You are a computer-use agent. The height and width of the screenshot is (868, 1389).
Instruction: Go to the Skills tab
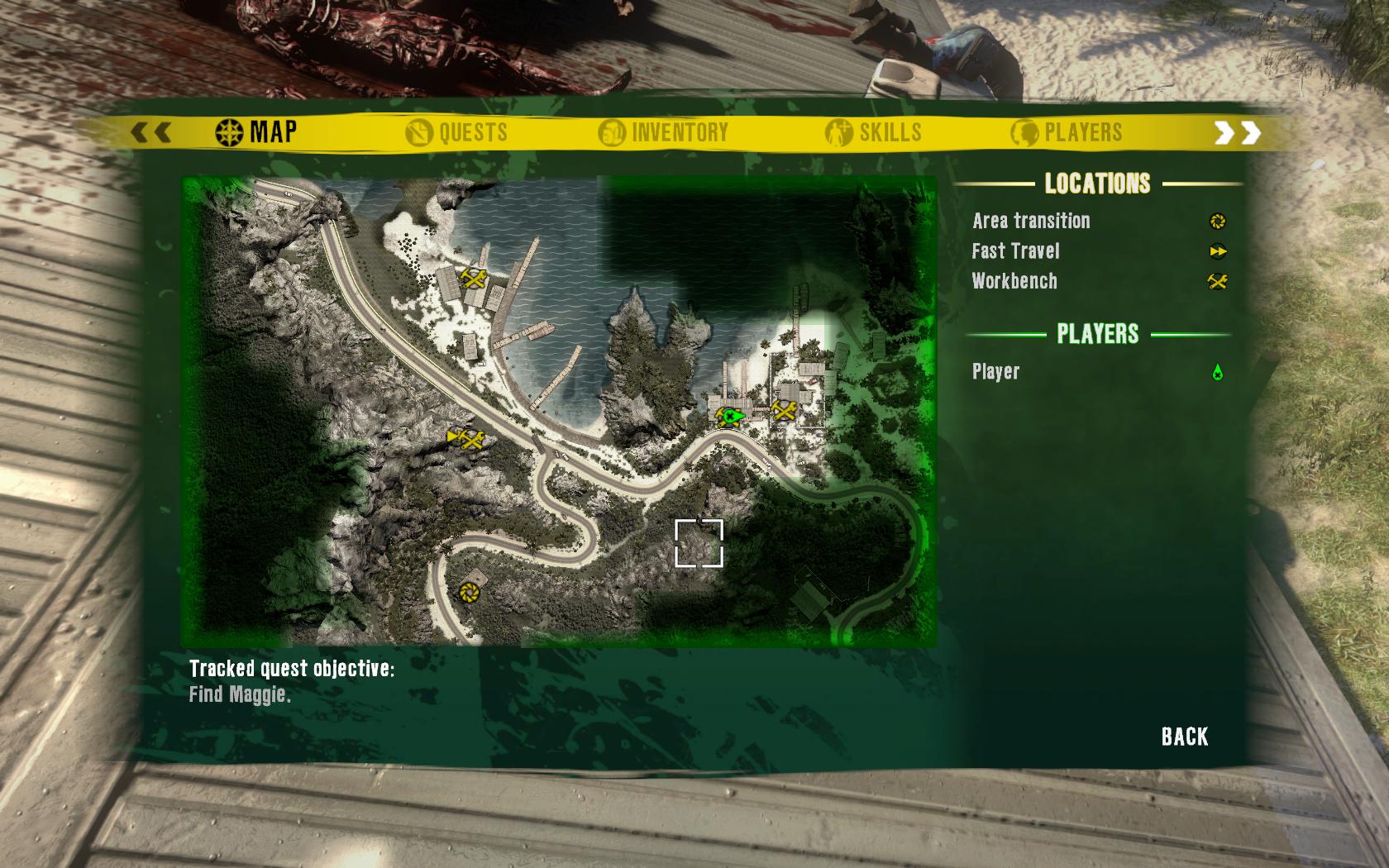point(874,132)
